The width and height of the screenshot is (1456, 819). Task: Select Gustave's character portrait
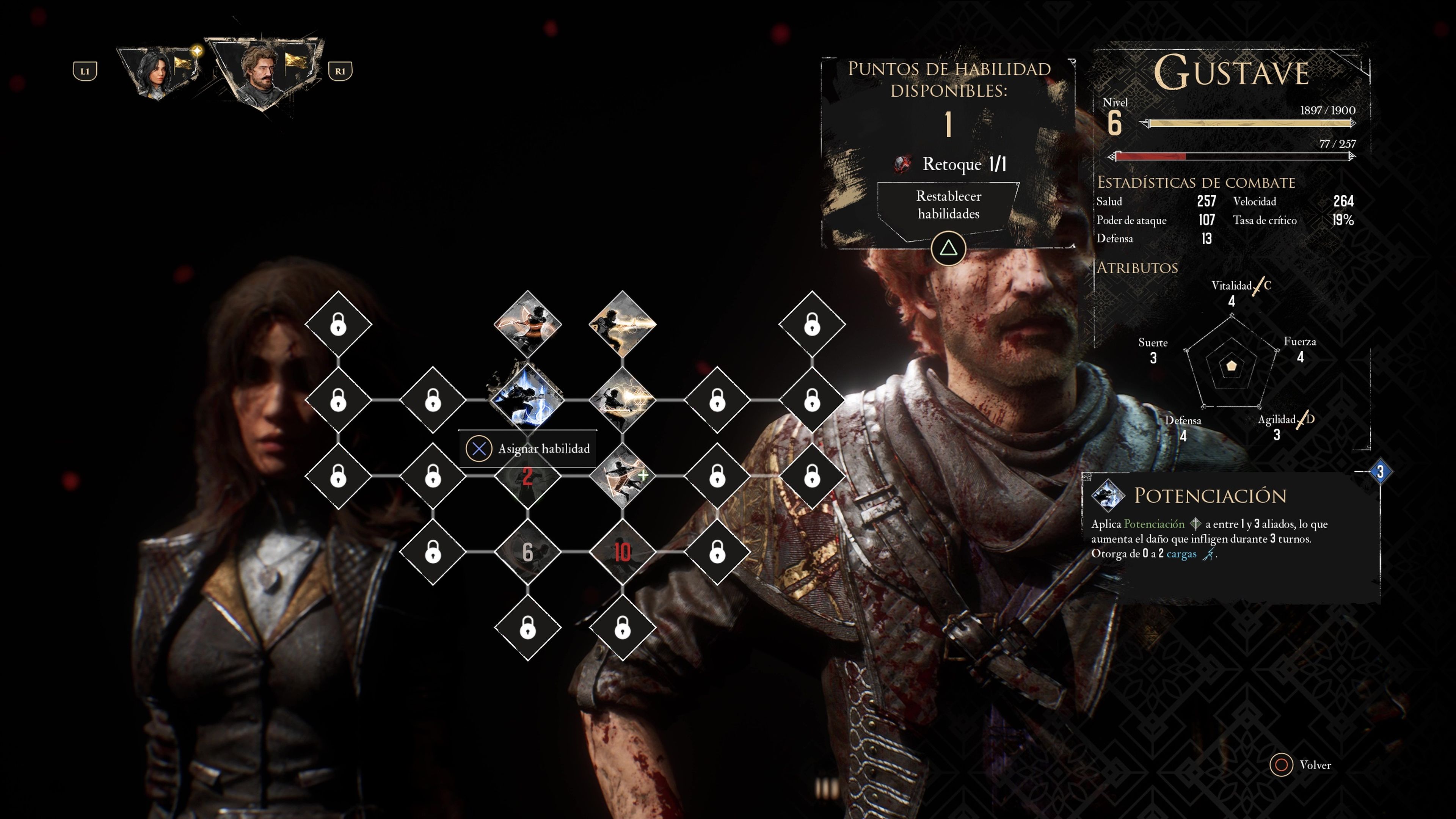point(261,70)
